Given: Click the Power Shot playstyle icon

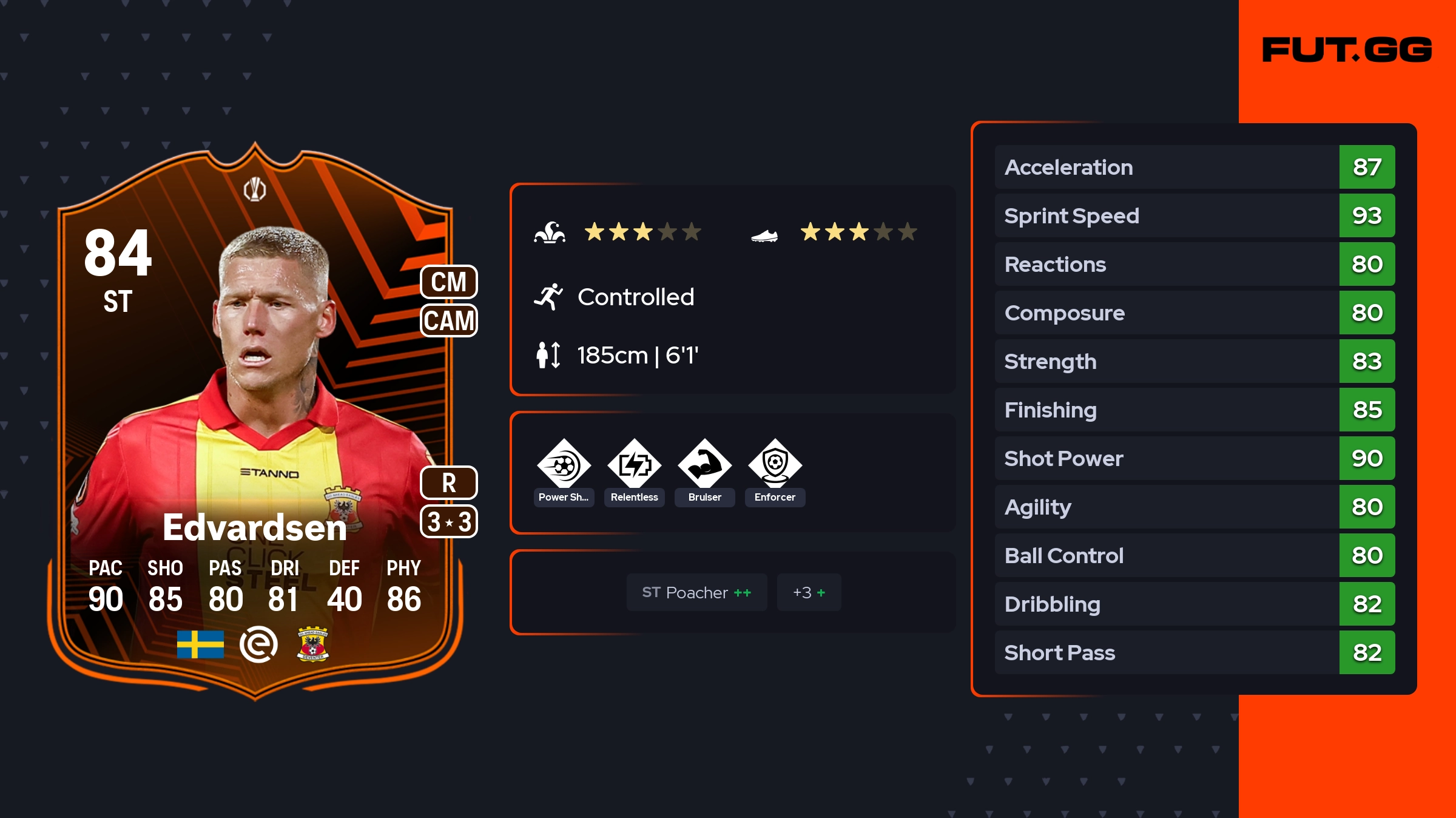Looking at the screenshot, I should pyautogui.click(x=564, y=465).
